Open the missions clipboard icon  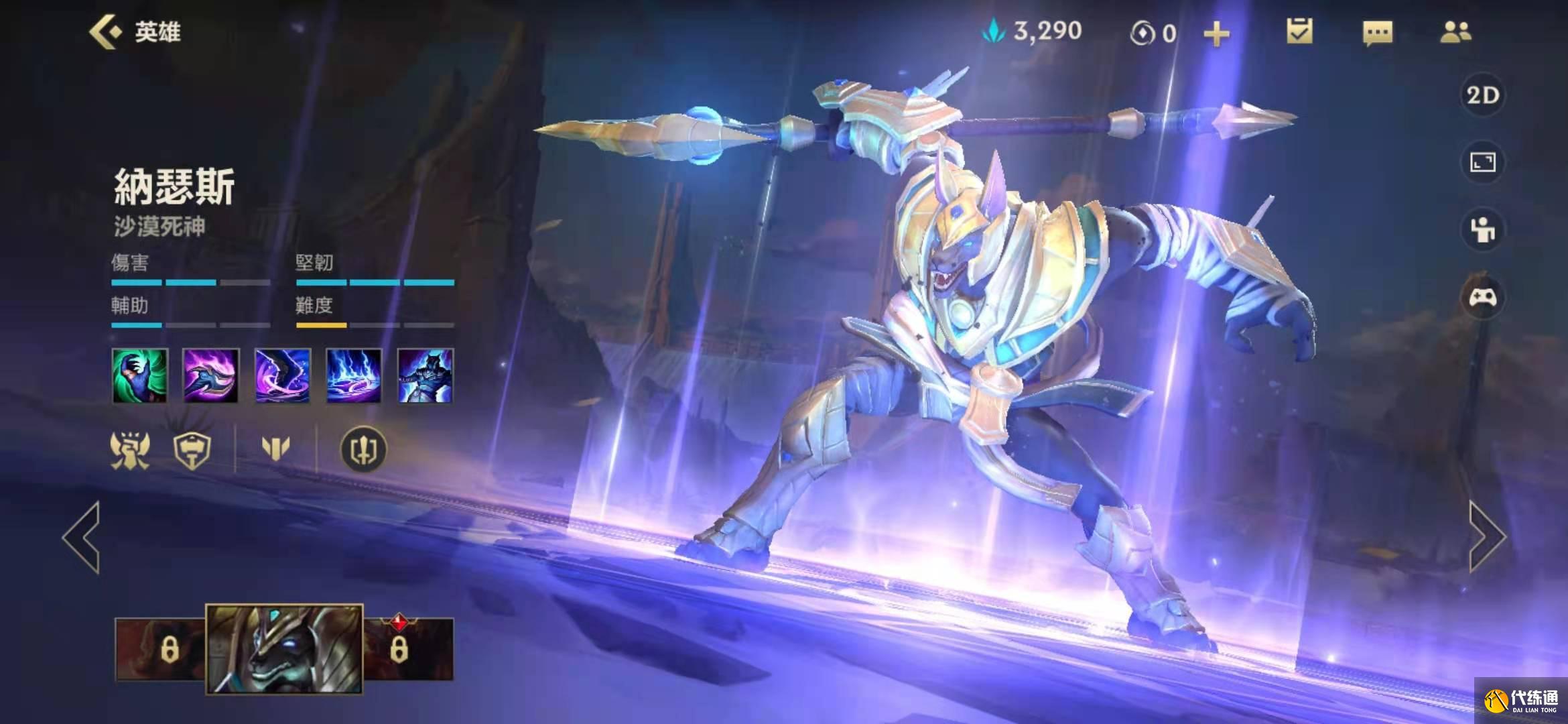(x=1299, y=32)
